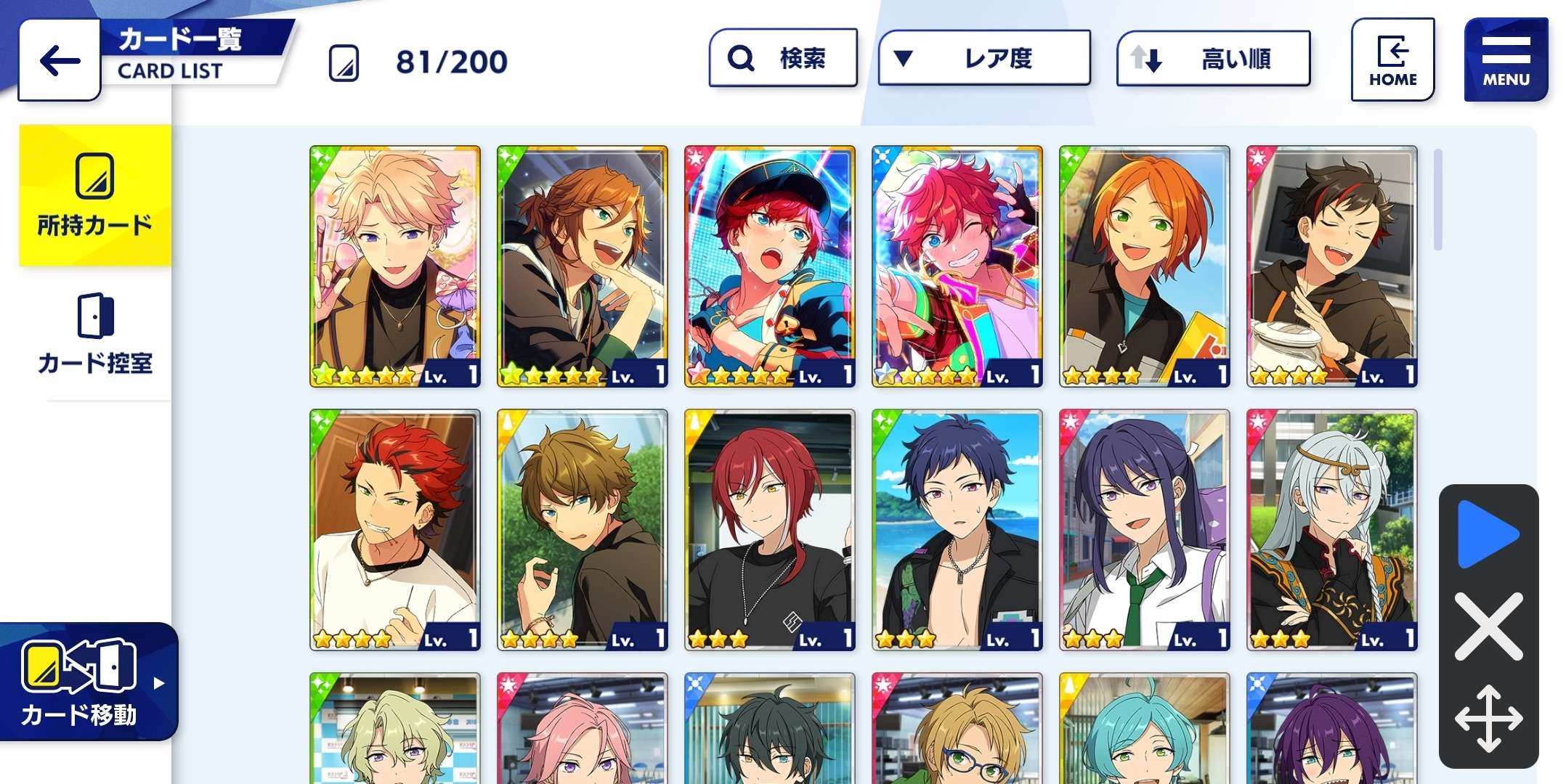Screen dimensions: 1566x784
Task: Open the 検索 search panel
Action: [783, 58]
